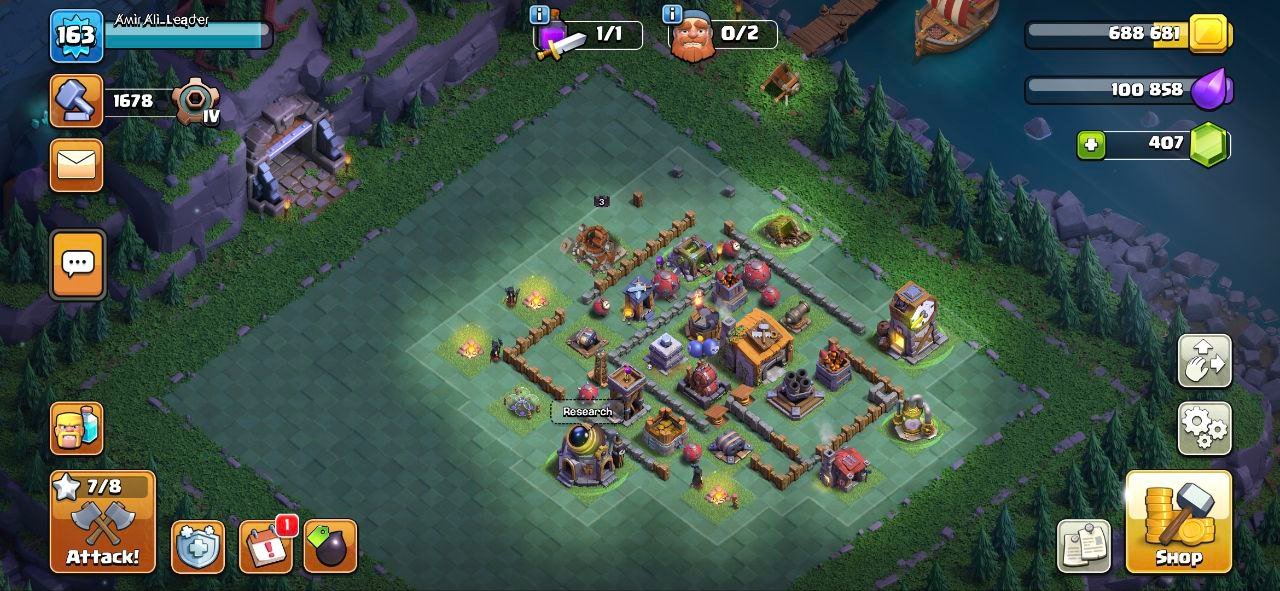Image resolution: width=1280 pixels, height=591 pixels.
Task: Open the clipboard notes button
Action: pos(1084,547)
